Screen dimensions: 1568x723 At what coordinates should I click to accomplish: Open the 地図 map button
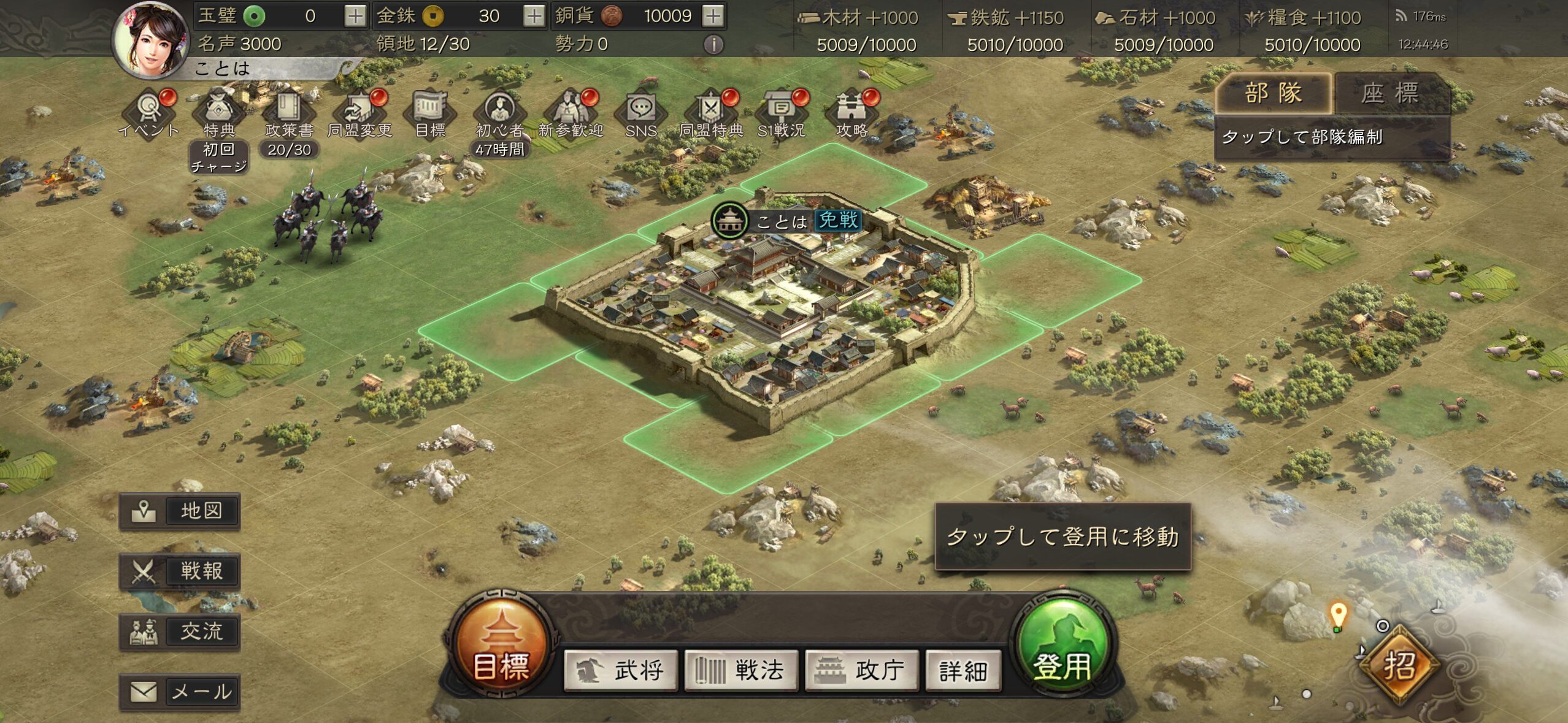click(180, 511)
